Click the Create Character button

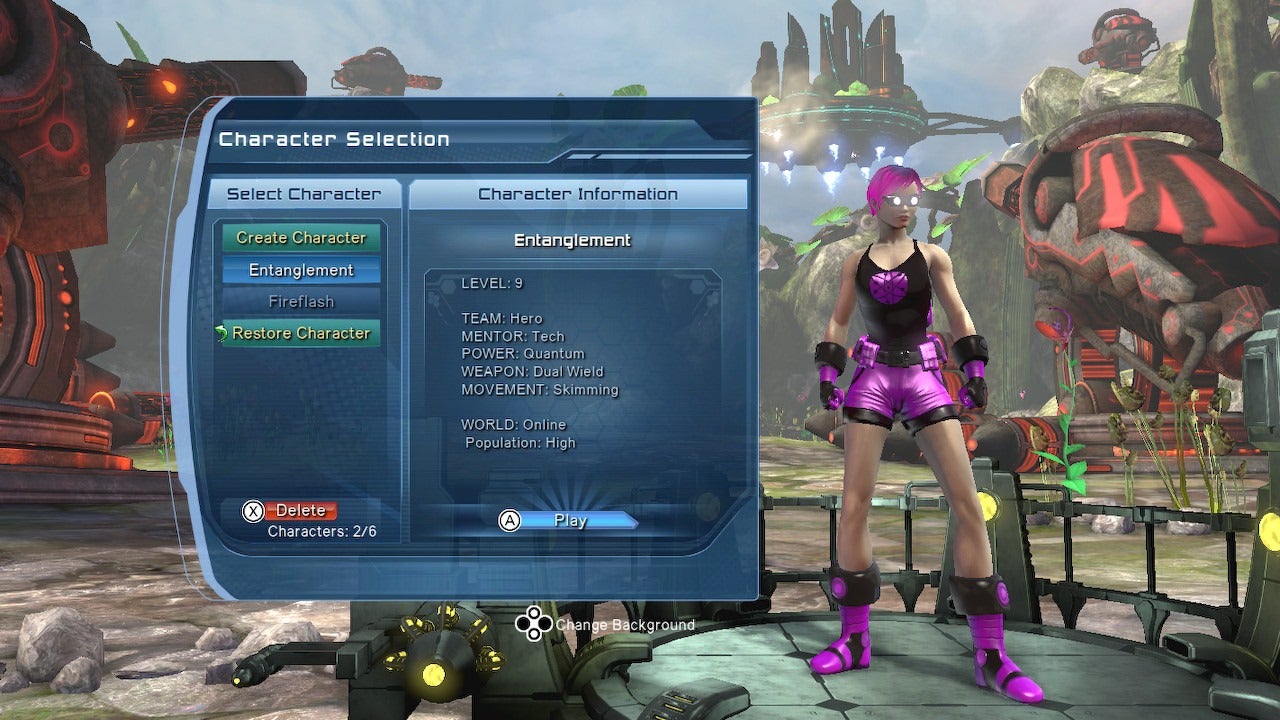pos(300,238)
